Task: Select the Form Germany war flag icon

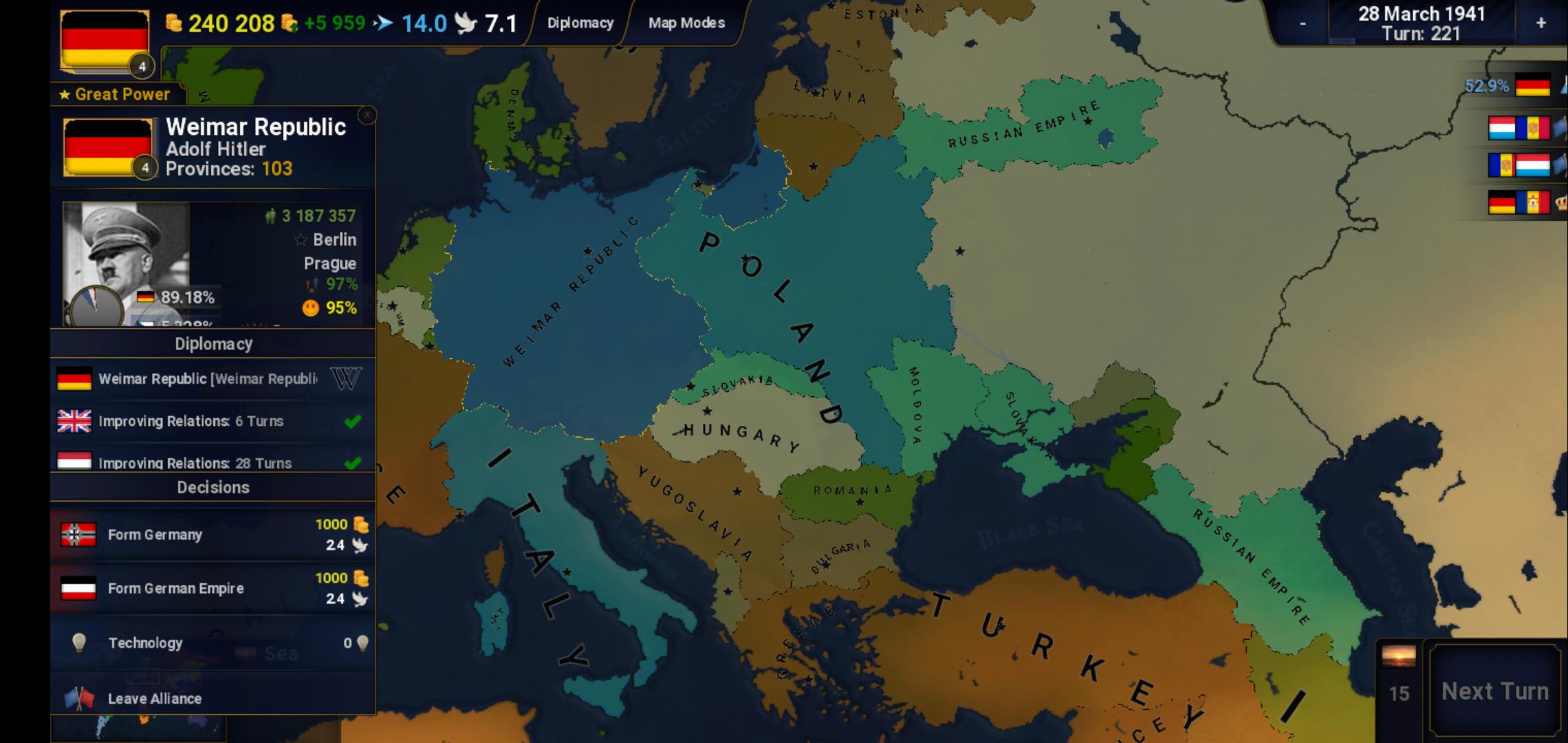Action: 77,533
